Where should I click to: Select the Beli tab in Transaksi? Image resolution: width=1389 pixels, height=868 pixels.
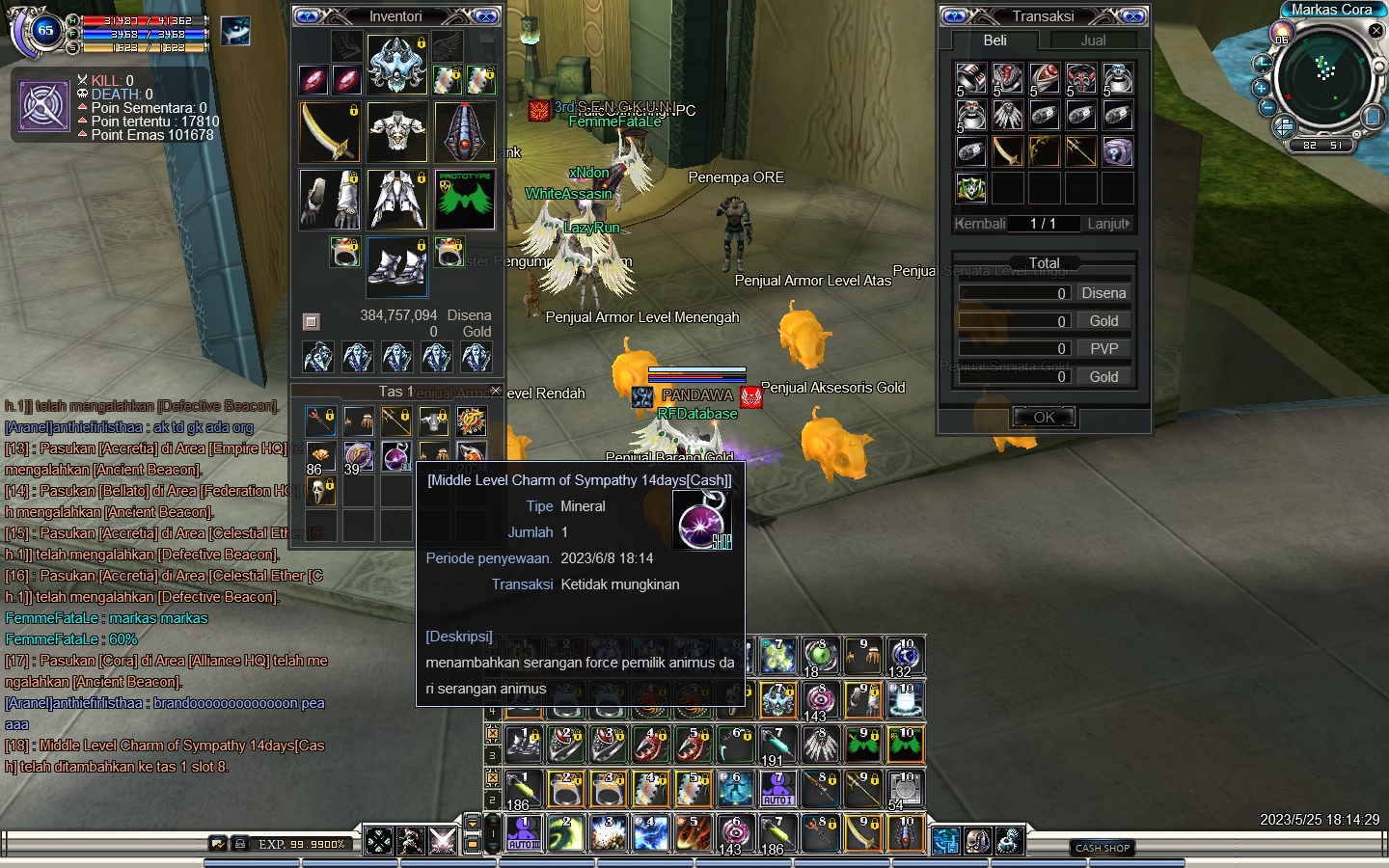point(994,41)
